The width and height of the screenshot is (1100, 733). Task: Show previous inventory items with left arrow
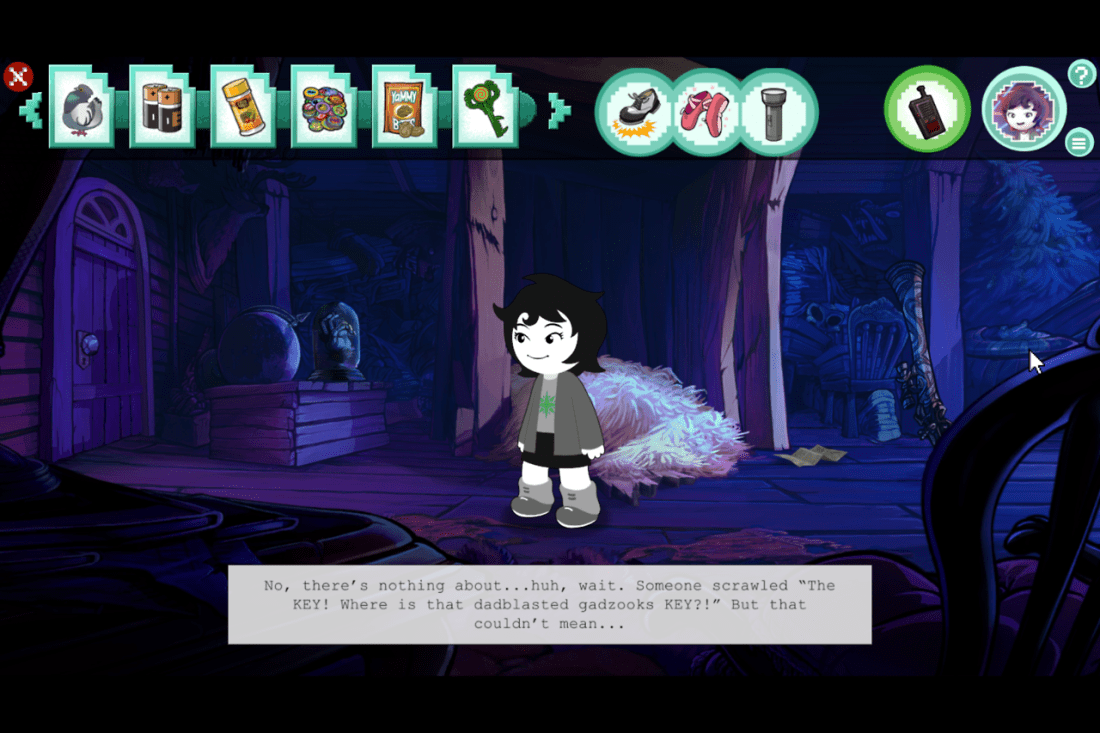tap(31, 110)
